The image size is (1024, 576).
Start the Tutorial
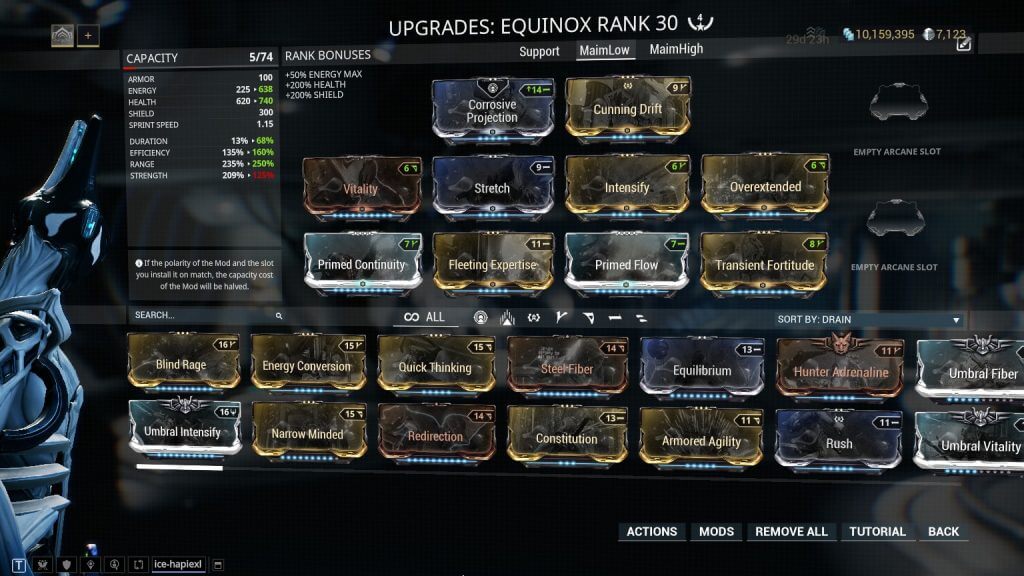[x=877, y=532]
